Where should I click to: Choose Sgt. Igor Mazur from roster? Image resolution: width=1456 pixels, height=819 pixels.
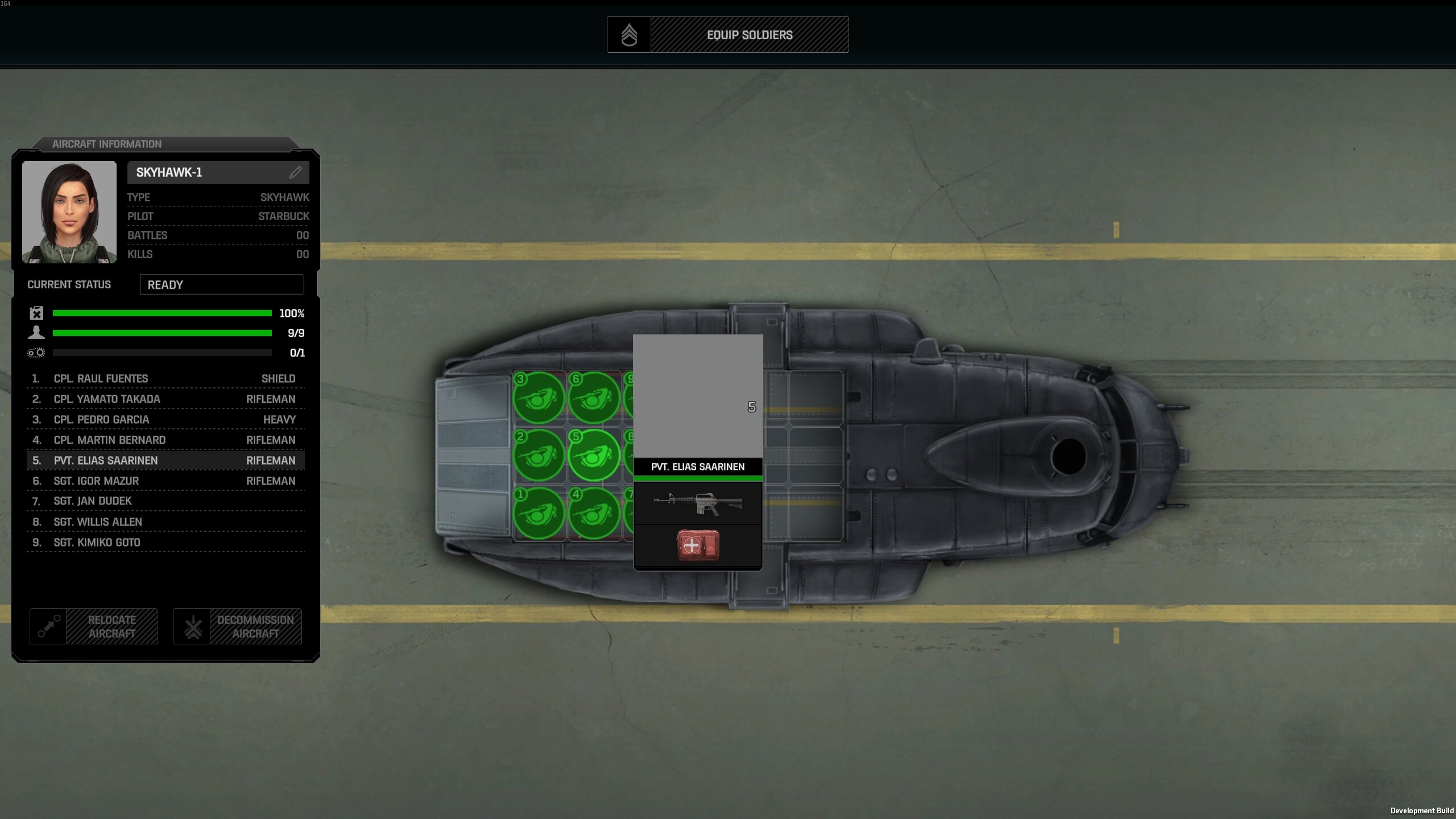(x=165, y=481)
